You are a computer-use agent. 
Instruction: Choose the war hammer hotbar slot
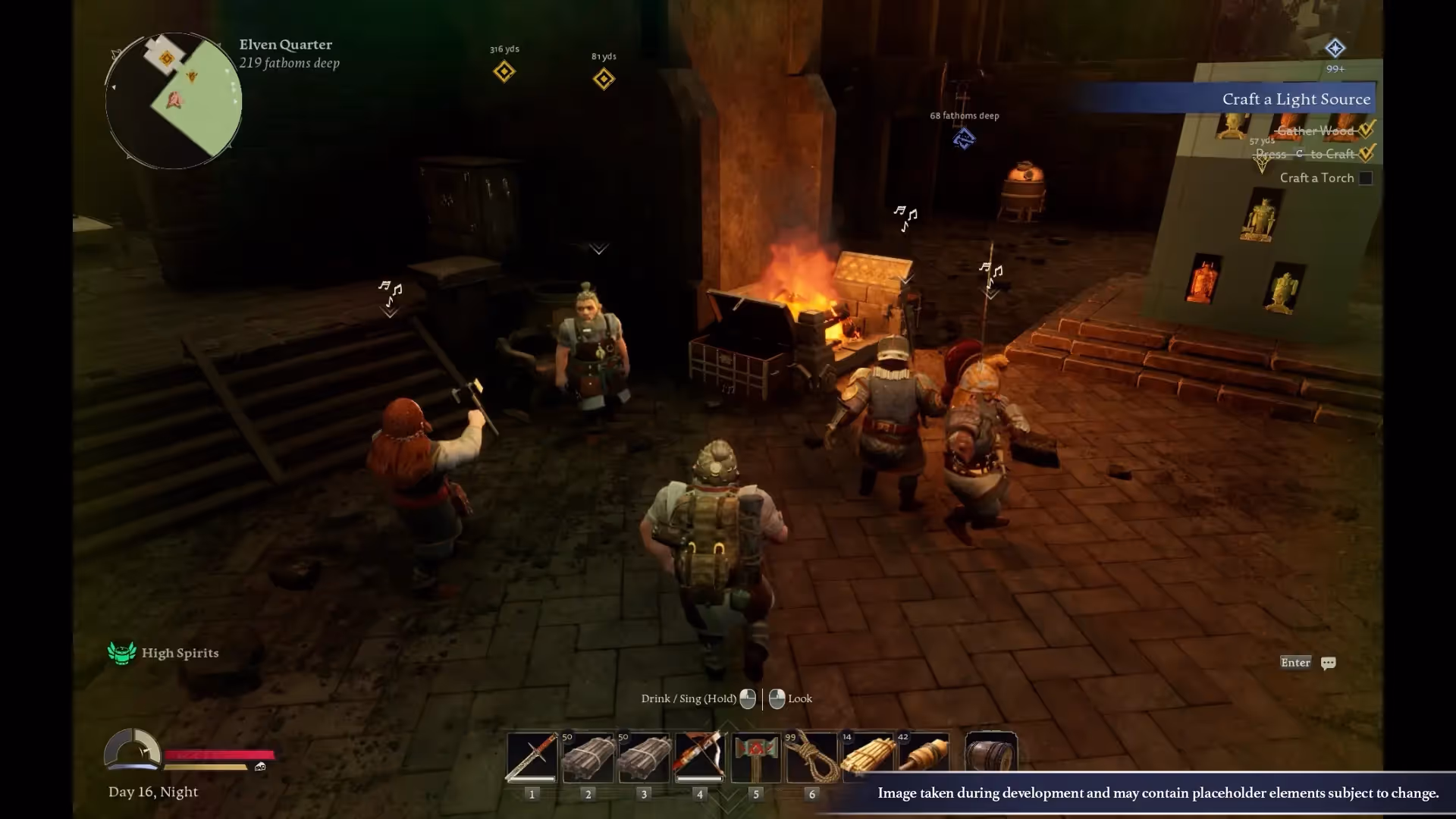pos(755,757)
